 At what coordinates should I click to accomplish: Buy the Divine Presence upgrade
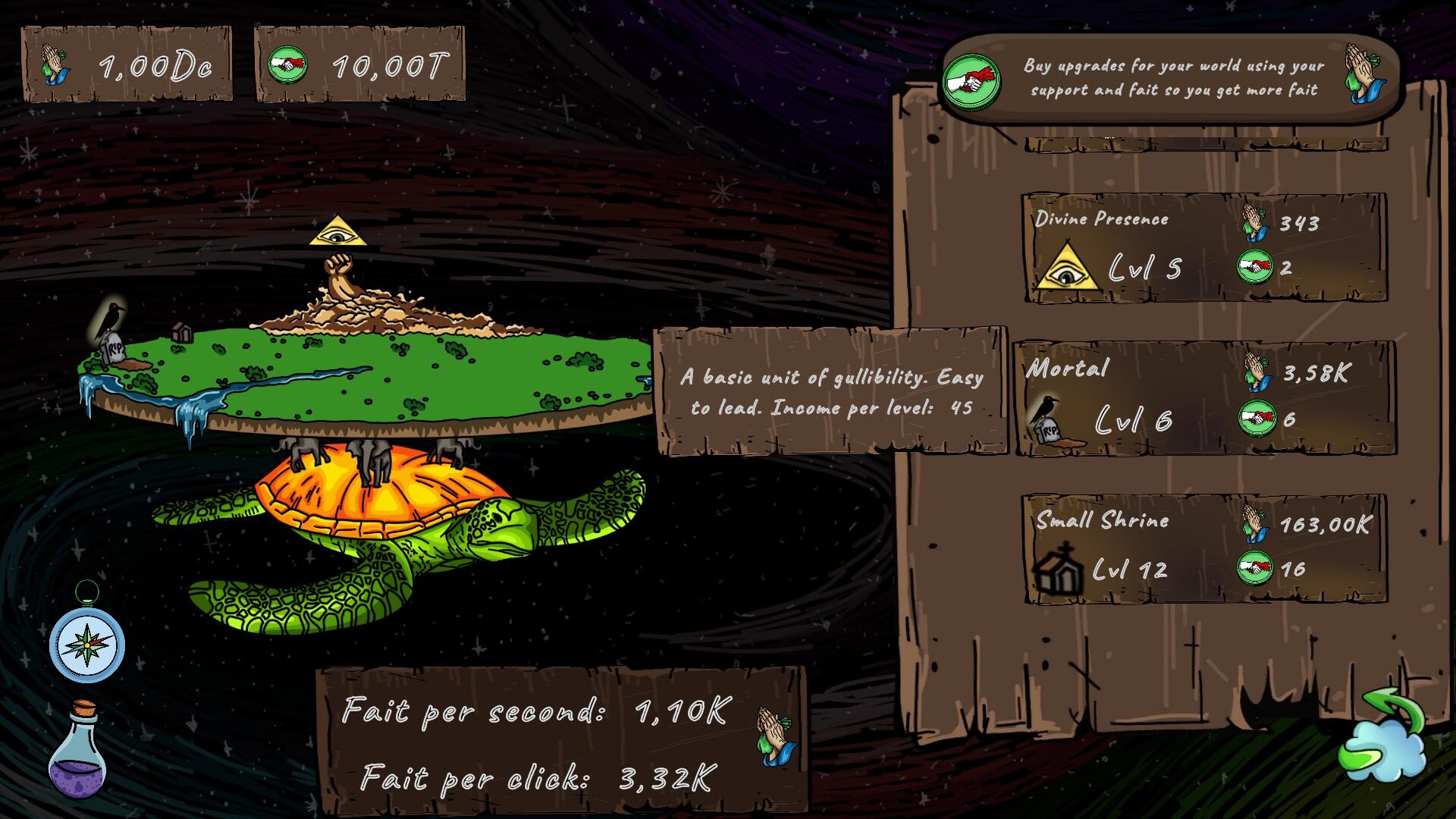click(x=1206, y=250)
